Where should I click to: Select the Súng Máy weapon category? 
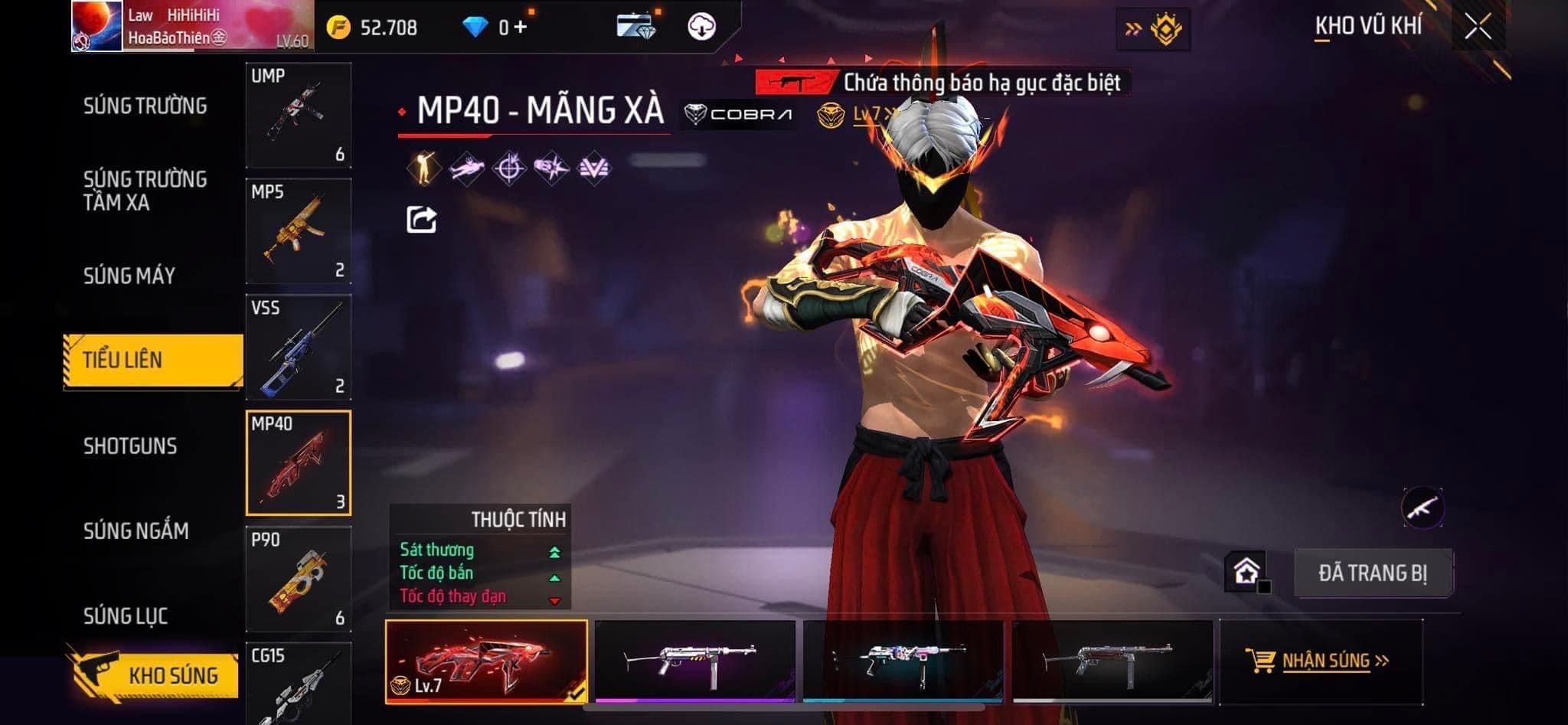coord(129,276)
